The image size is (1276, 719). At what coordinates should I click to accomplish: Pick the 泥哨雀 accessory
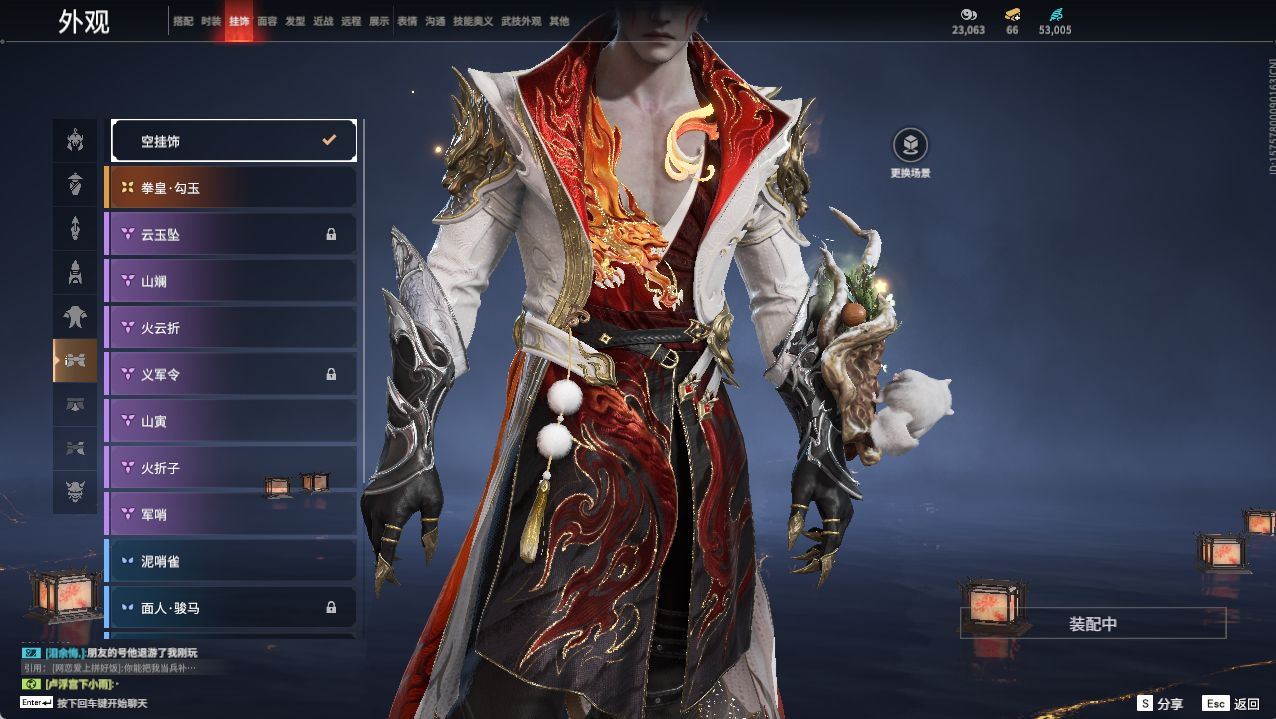click(231, 561)
